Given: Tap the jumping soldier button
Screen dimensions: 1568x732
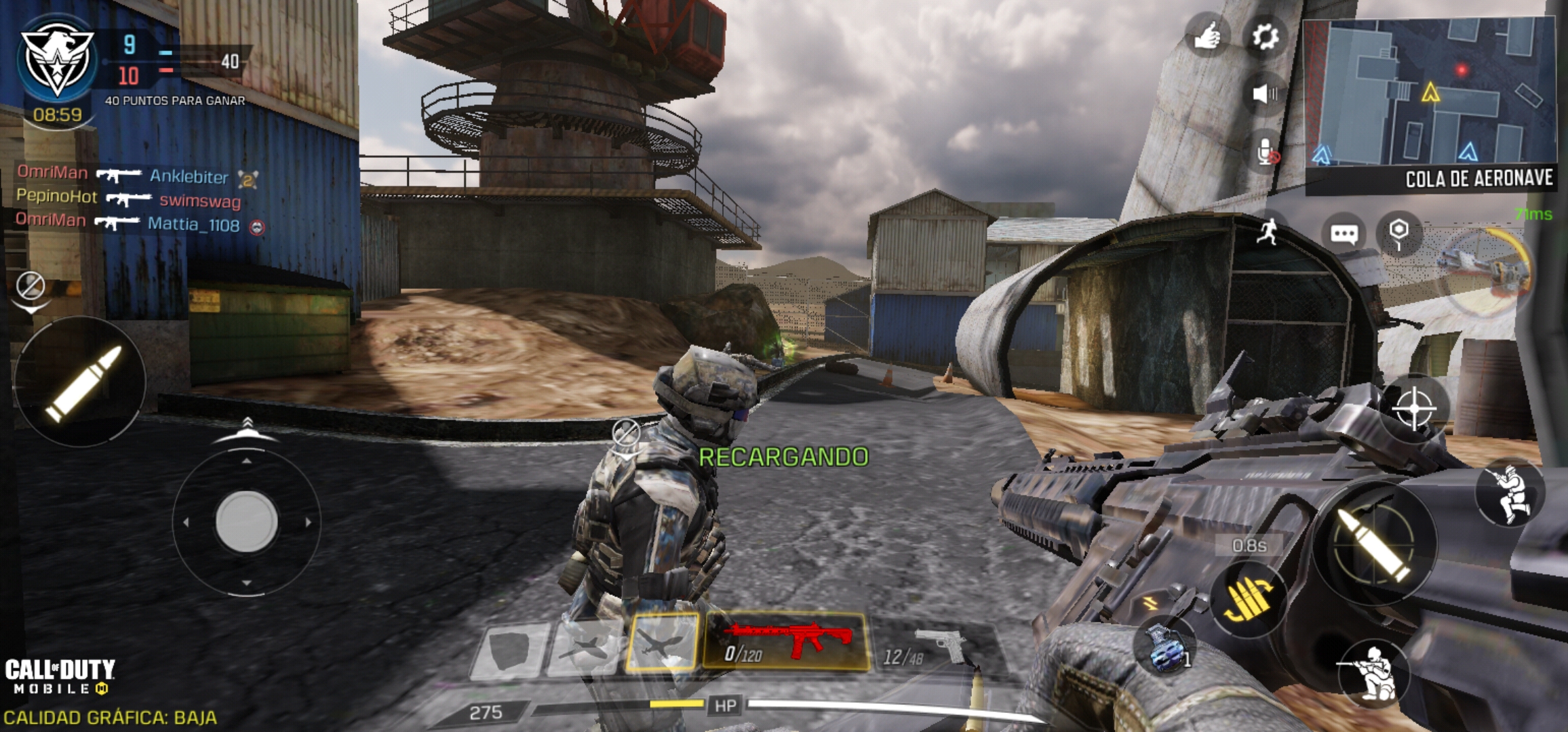Looking at the screenshot, I should pos(1510,493).
